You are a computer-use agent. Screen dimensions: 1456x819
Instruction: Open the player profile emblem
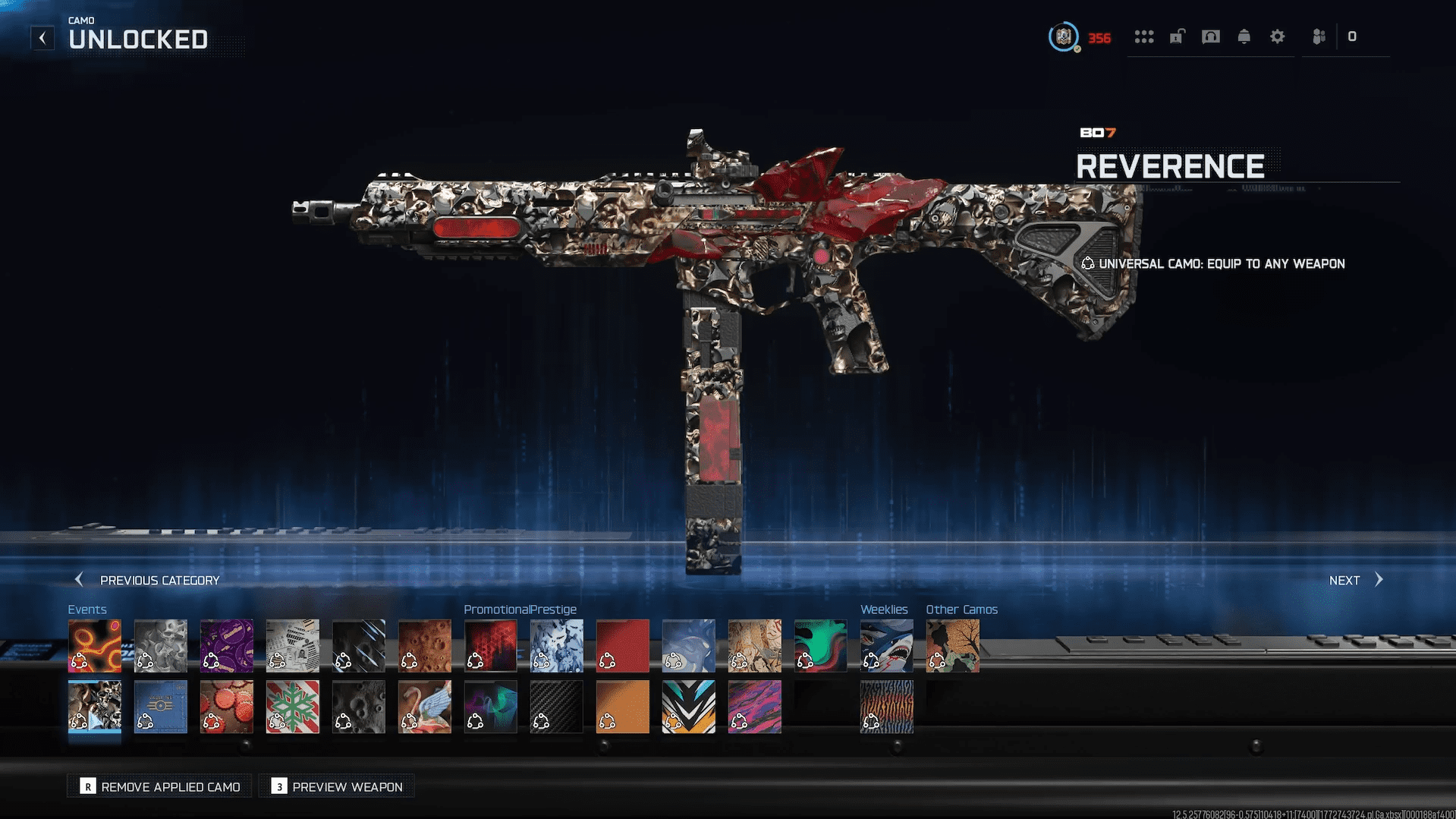1063,36
